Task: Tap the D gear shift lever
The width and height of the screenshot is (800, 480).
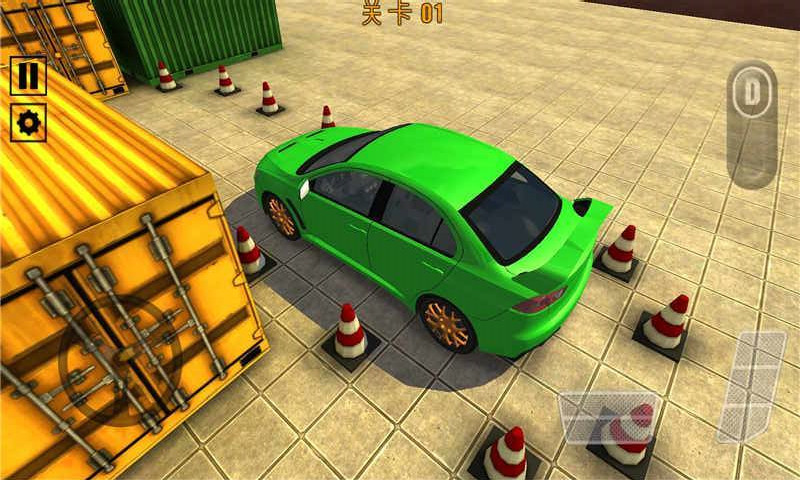Action: 751,96
